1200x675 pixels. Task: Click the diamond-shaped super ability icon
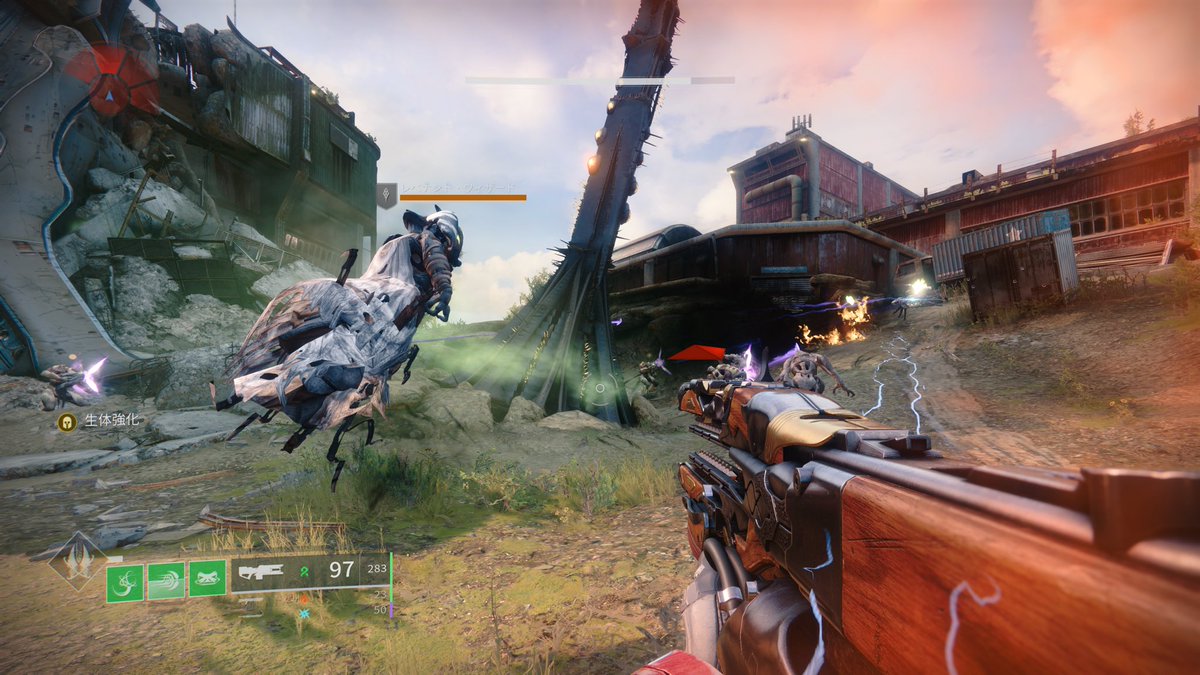click(x=78, y=560)
